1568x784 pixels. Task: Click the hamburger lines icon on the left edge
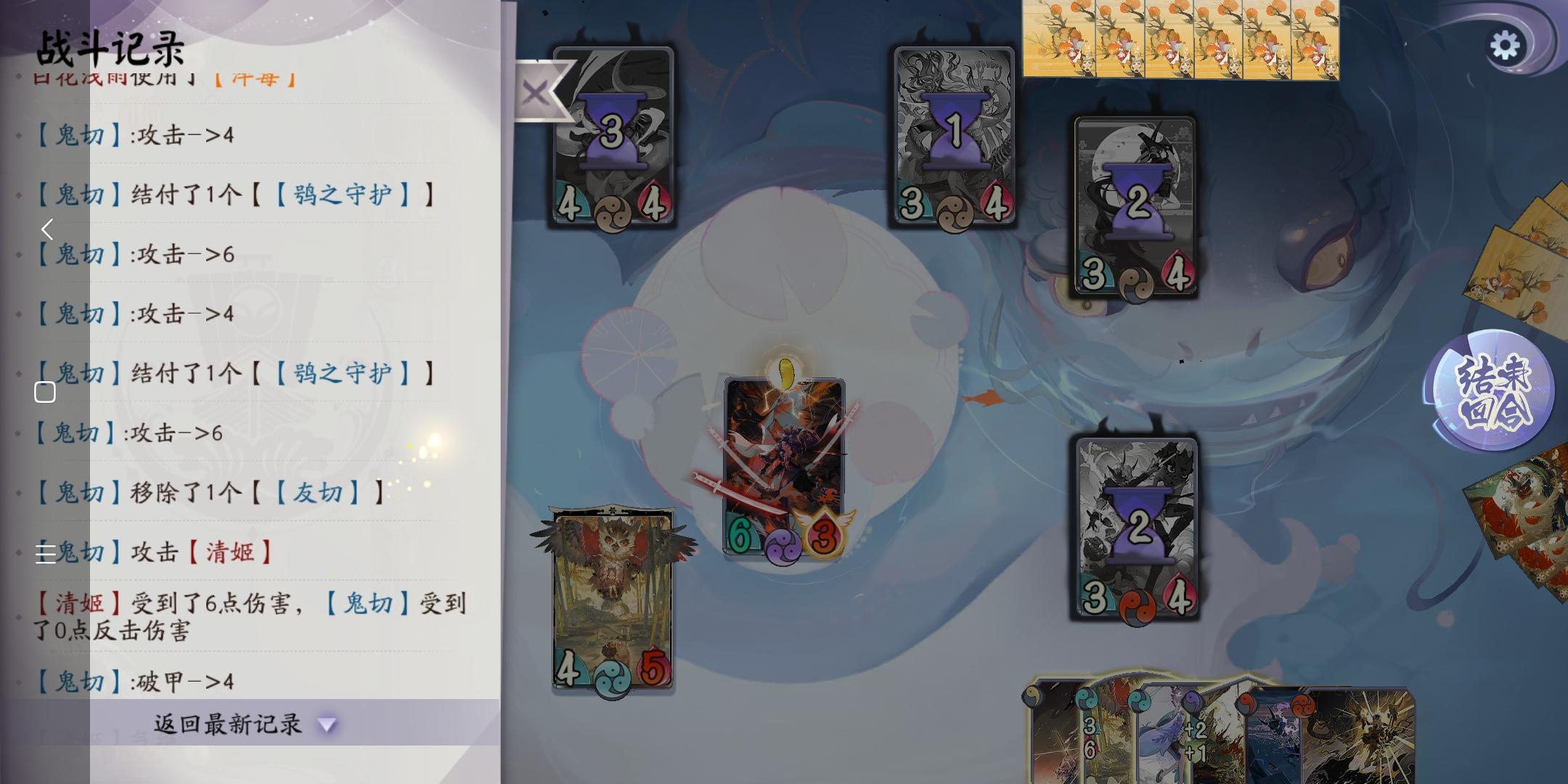(x=45, y=555)
